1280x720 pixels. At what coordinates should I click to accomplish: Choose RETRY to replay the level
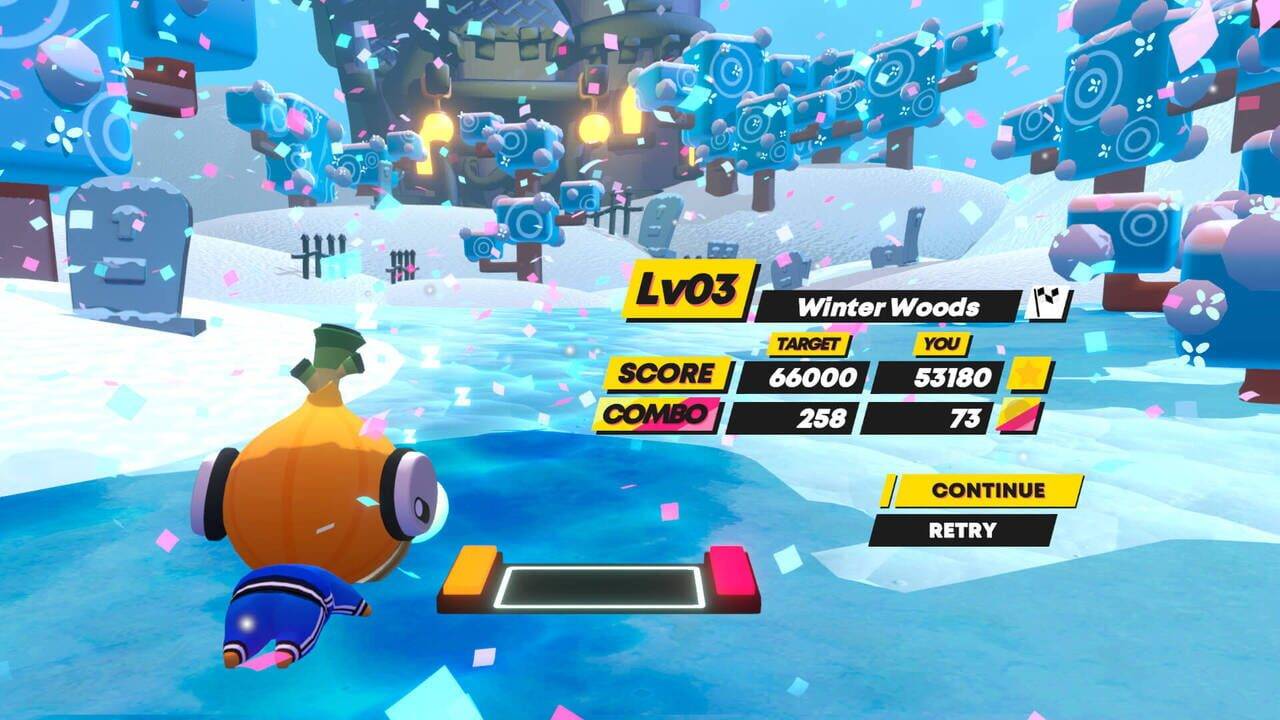[963, 530]
